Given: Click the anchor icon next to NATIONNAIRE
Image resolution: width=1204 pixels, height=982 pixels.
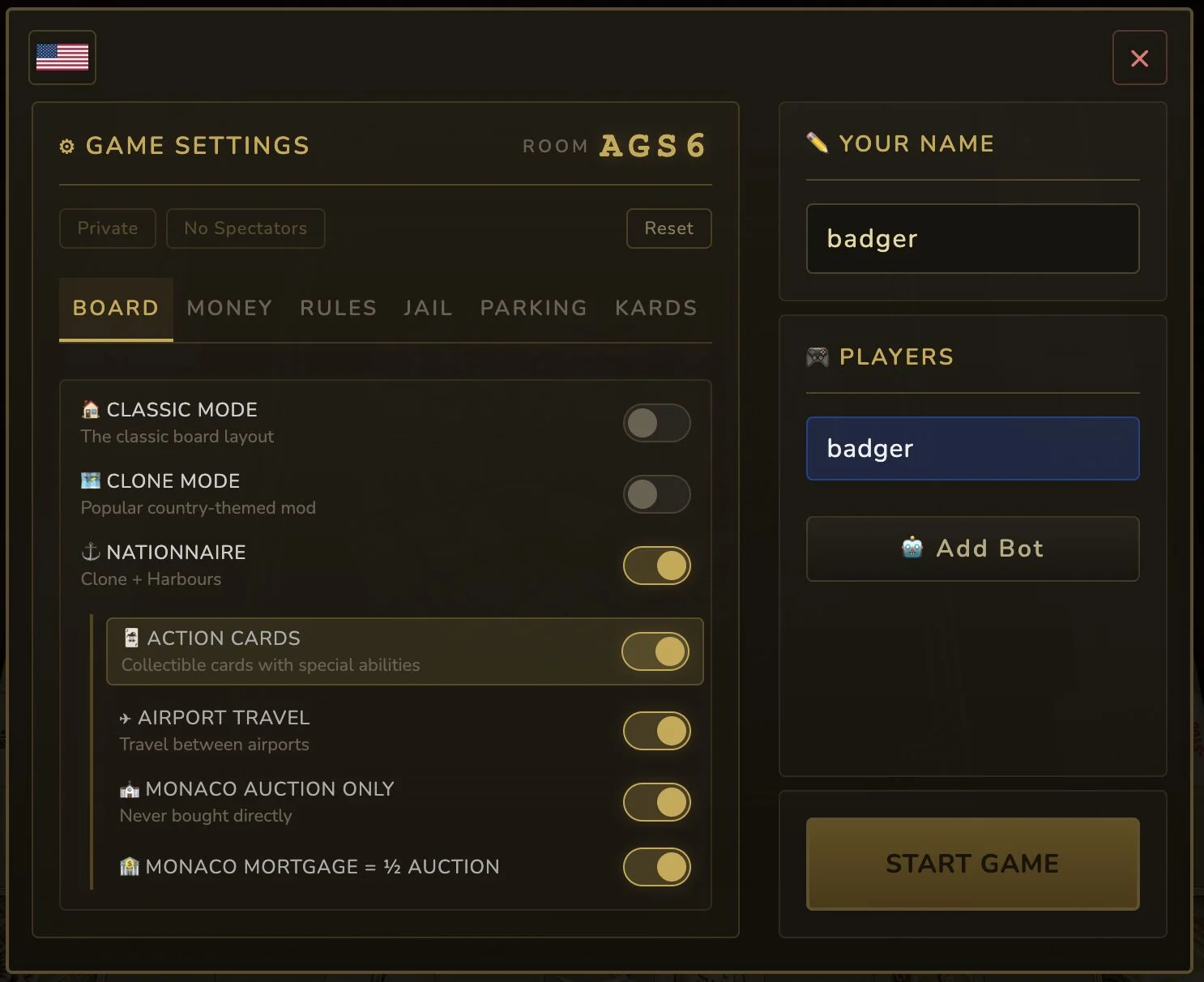Looking at the screenshot, I should [x=91, y=552].
